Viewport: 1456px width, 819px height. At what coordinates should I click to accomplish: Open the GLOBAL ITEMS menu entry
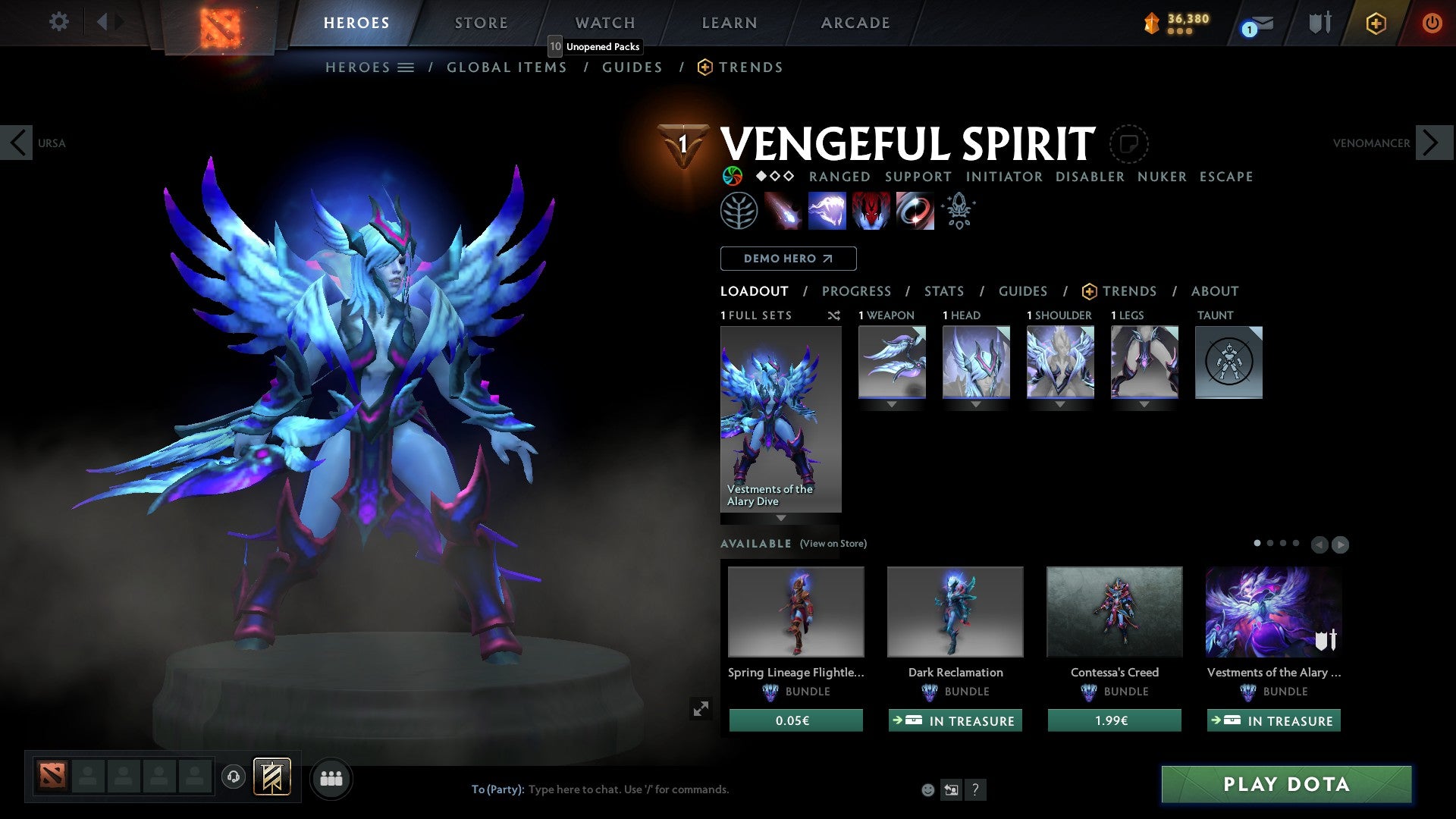[507, 67]
